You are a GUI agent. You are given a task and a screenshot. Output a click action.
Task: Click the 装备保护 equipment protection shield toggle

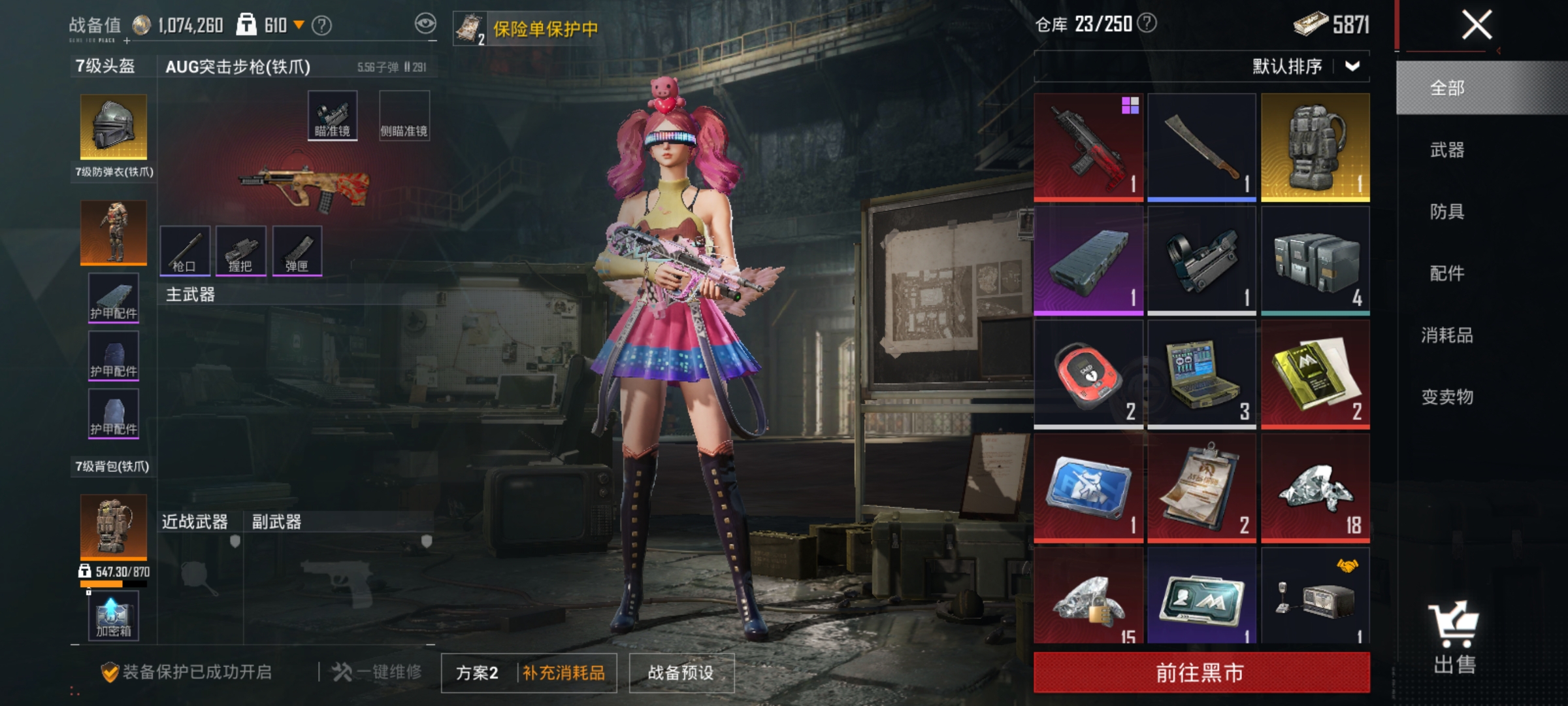coord(111,673)
